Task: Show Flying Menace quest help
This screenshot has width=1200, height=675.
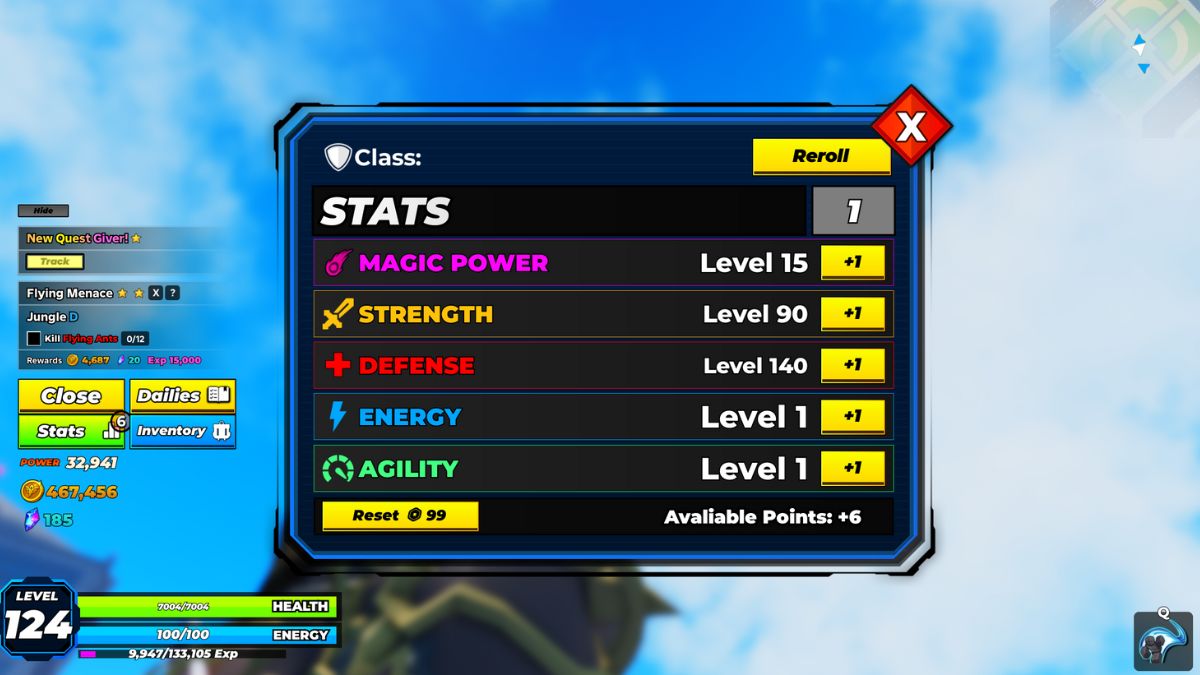Action: click(173, 293)
